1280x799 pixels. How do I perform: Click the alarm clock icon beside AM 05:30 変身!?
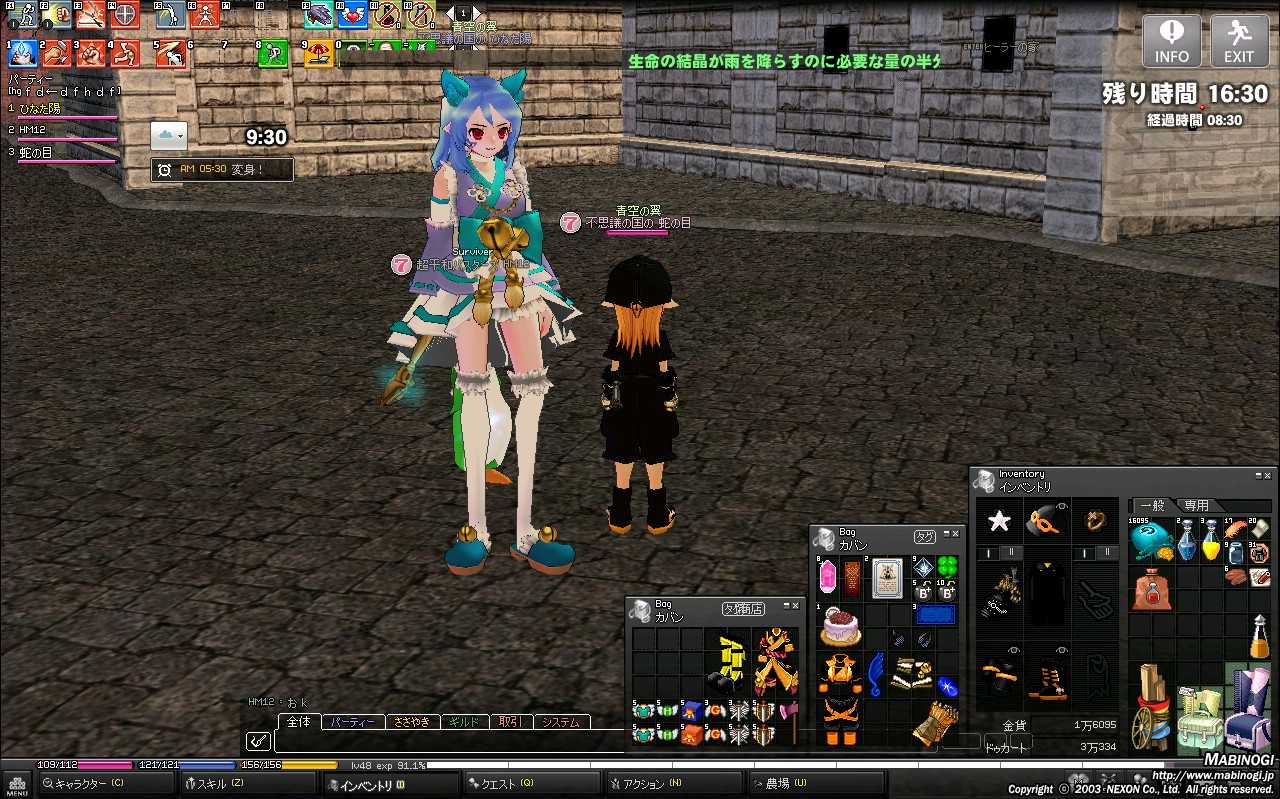click(166, 168)
